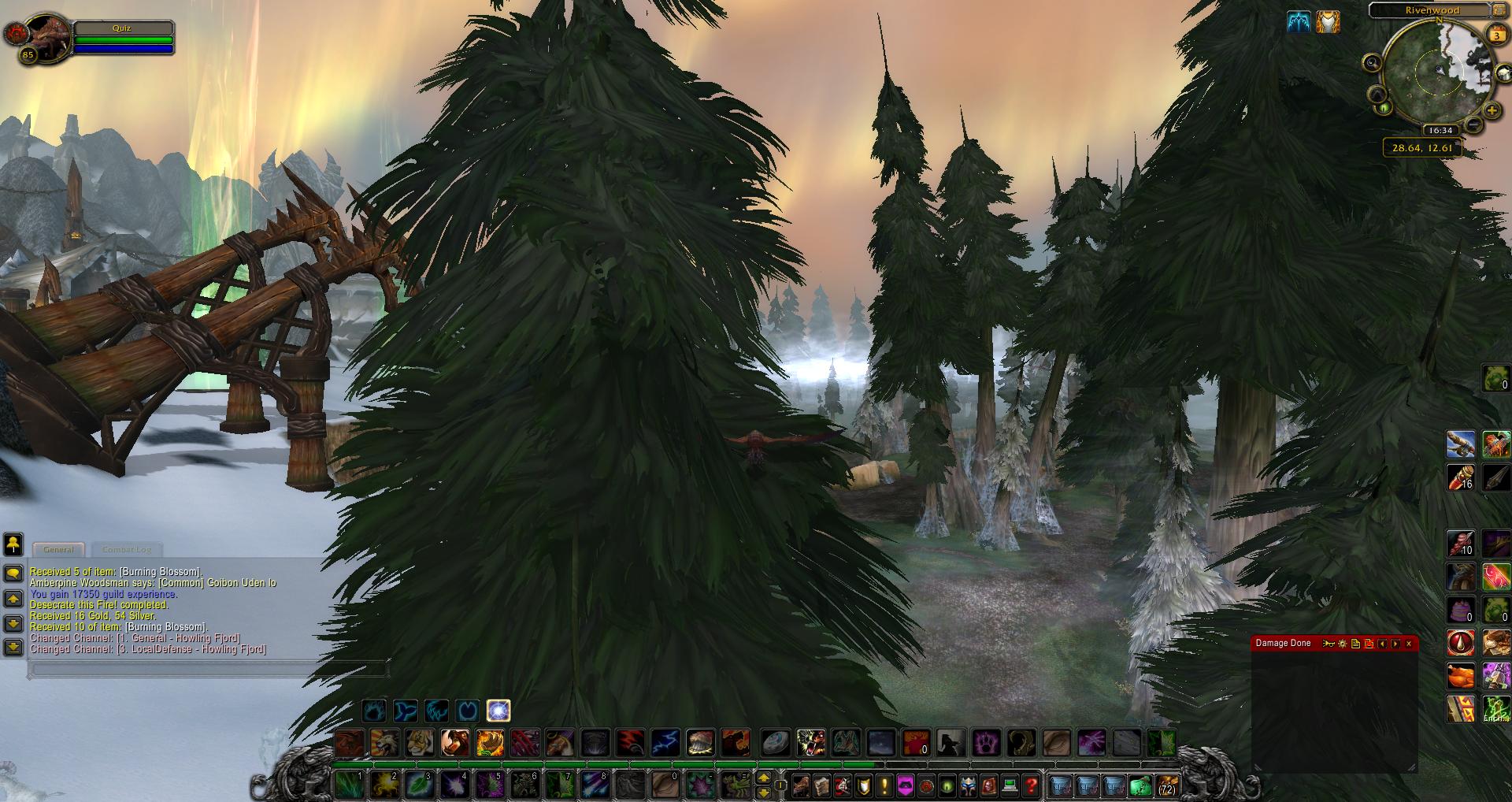Screen dimensions: 1512x802
Task: Open the backpack showing 72 free slots
Action: pyautogui.click(x=1166, y=785)
